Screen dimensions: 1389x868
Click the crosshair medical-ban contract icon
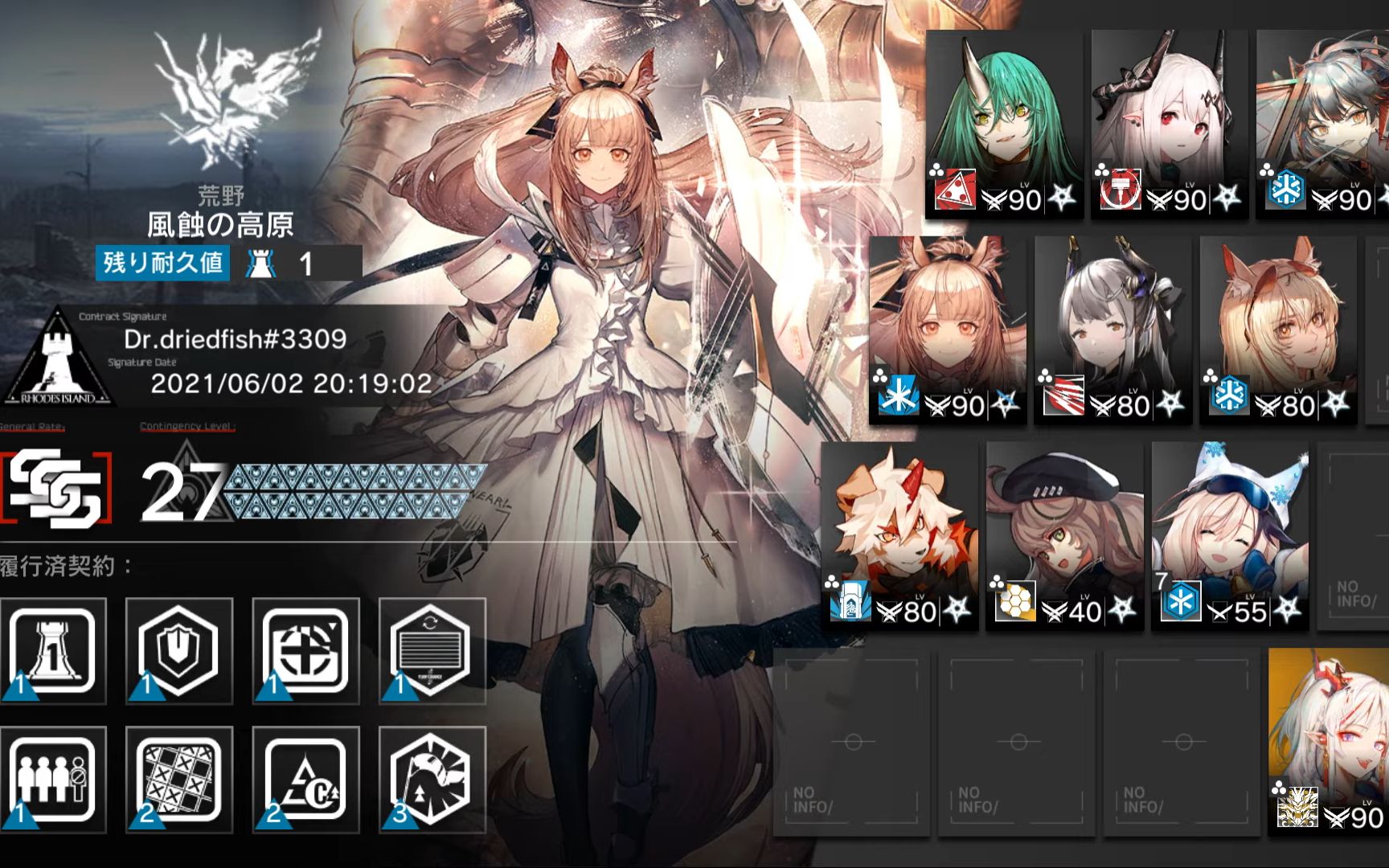coord(305,651)
